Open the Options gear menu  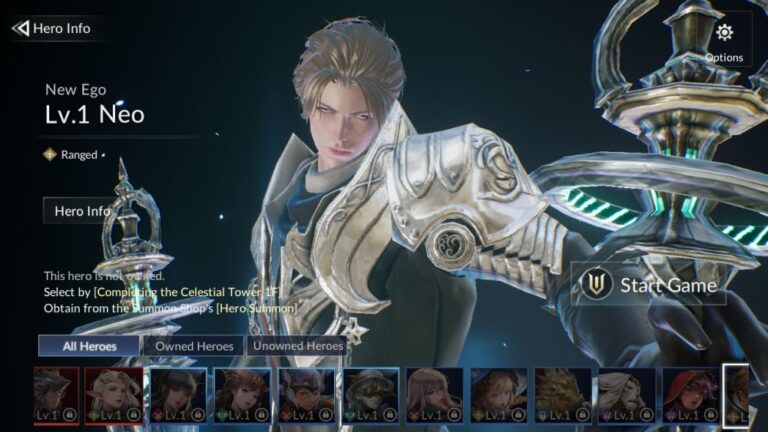pos(724,40)
